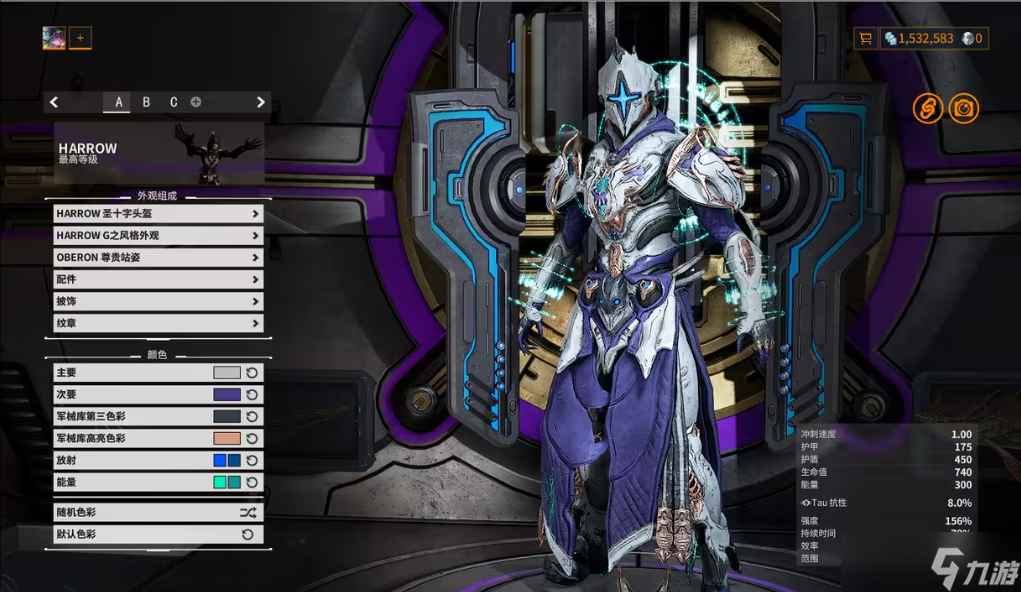Open the 配件 attachments menu
1021x592 pixels.
158,279
